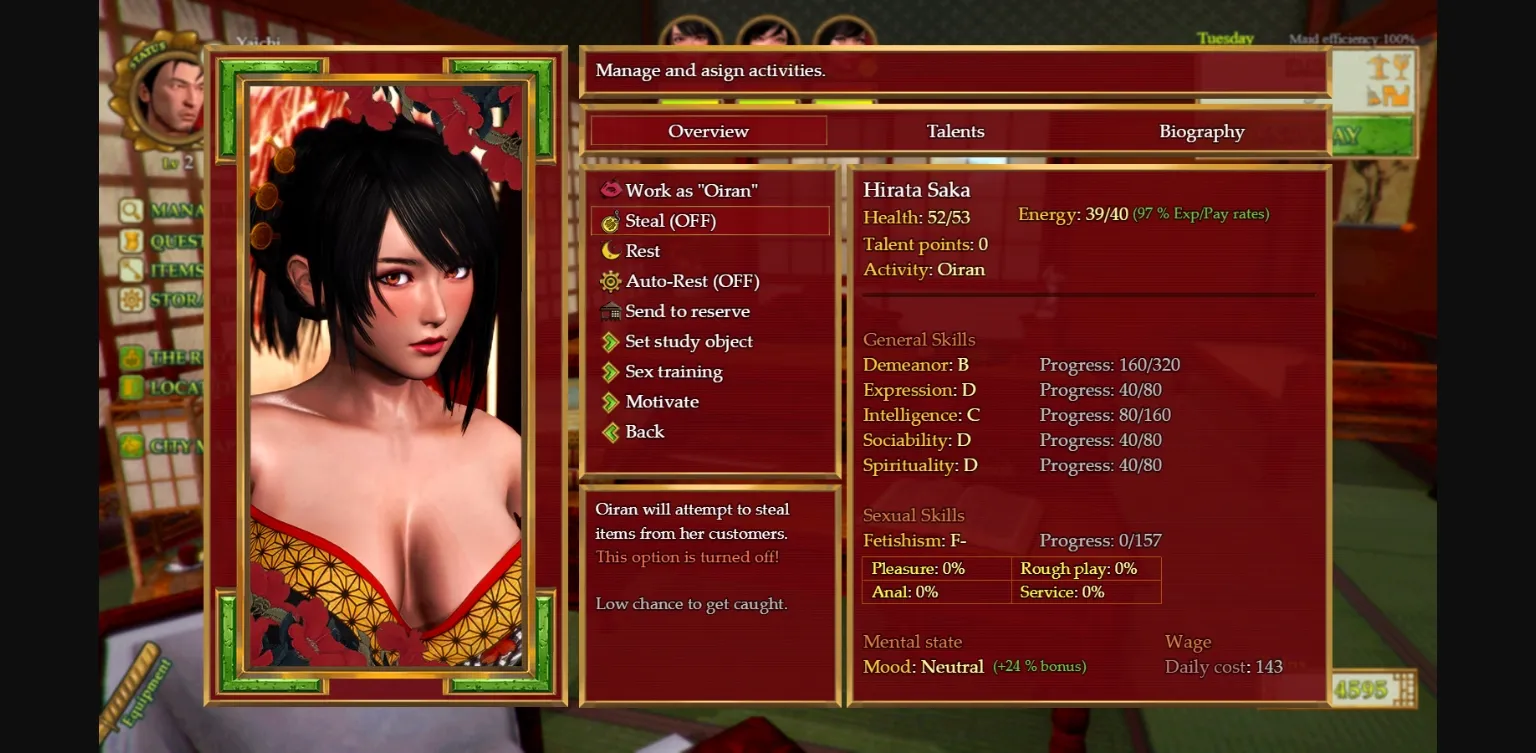This screenshot has width=1536, height=753.
Task: Switch to the Talents tab
Action: click(954, 130)
